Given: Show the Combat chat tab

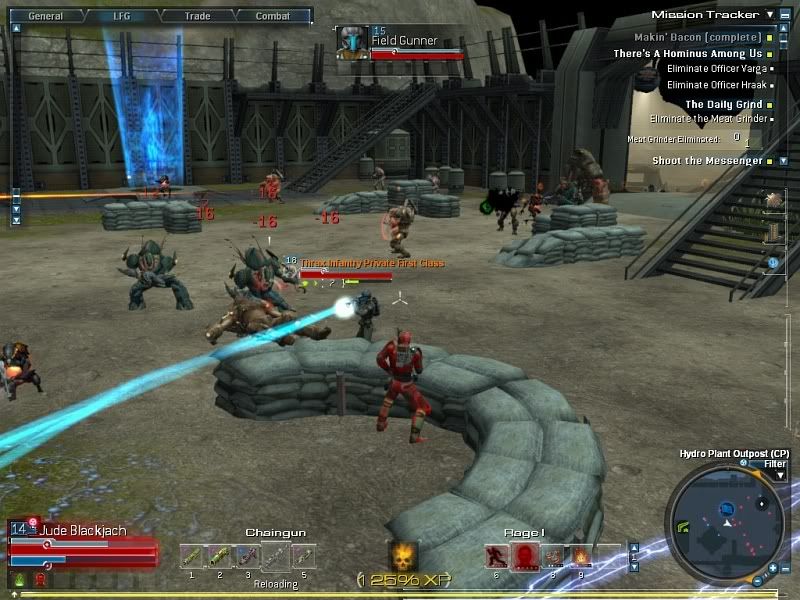Looking at the screenshot, I should point(272,16).
